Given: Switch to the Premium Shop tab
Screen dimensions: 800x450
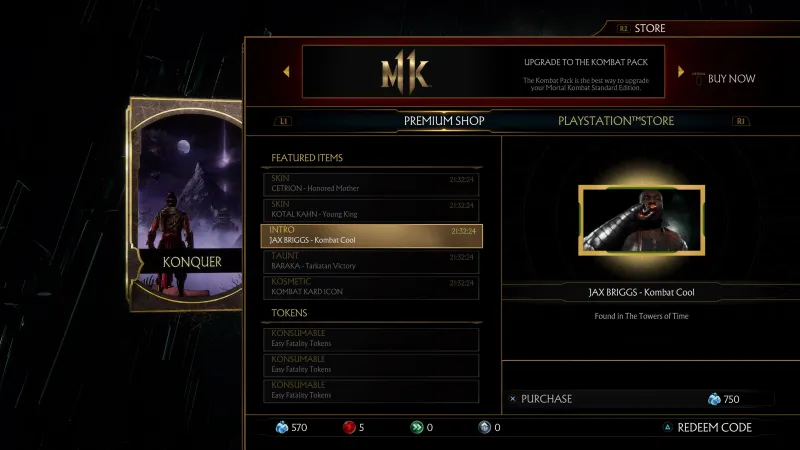Looking at the screenshot, I should pyautogui.click(x=444, y=121).
